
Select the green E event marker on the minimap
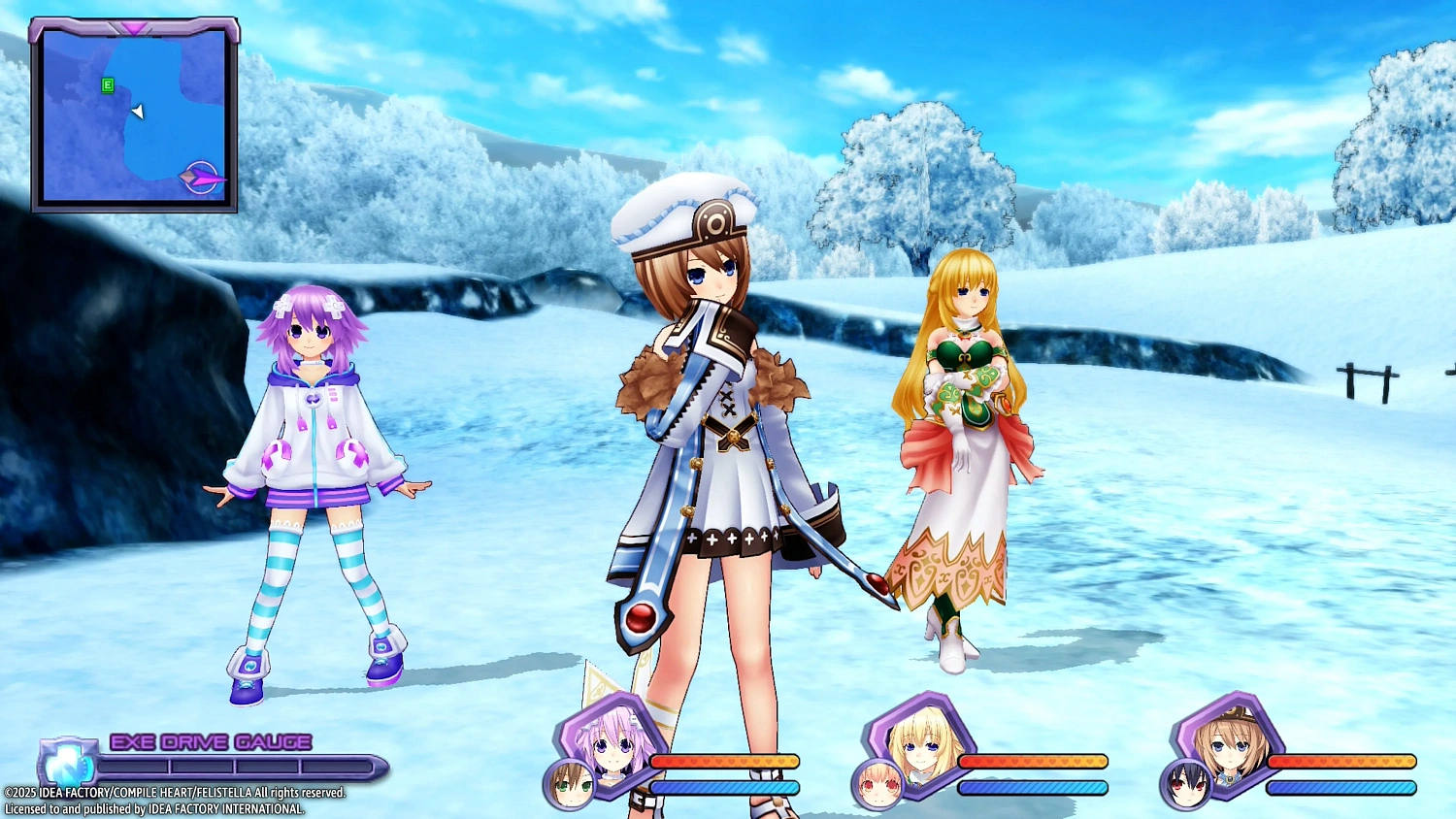coord(105,85)
